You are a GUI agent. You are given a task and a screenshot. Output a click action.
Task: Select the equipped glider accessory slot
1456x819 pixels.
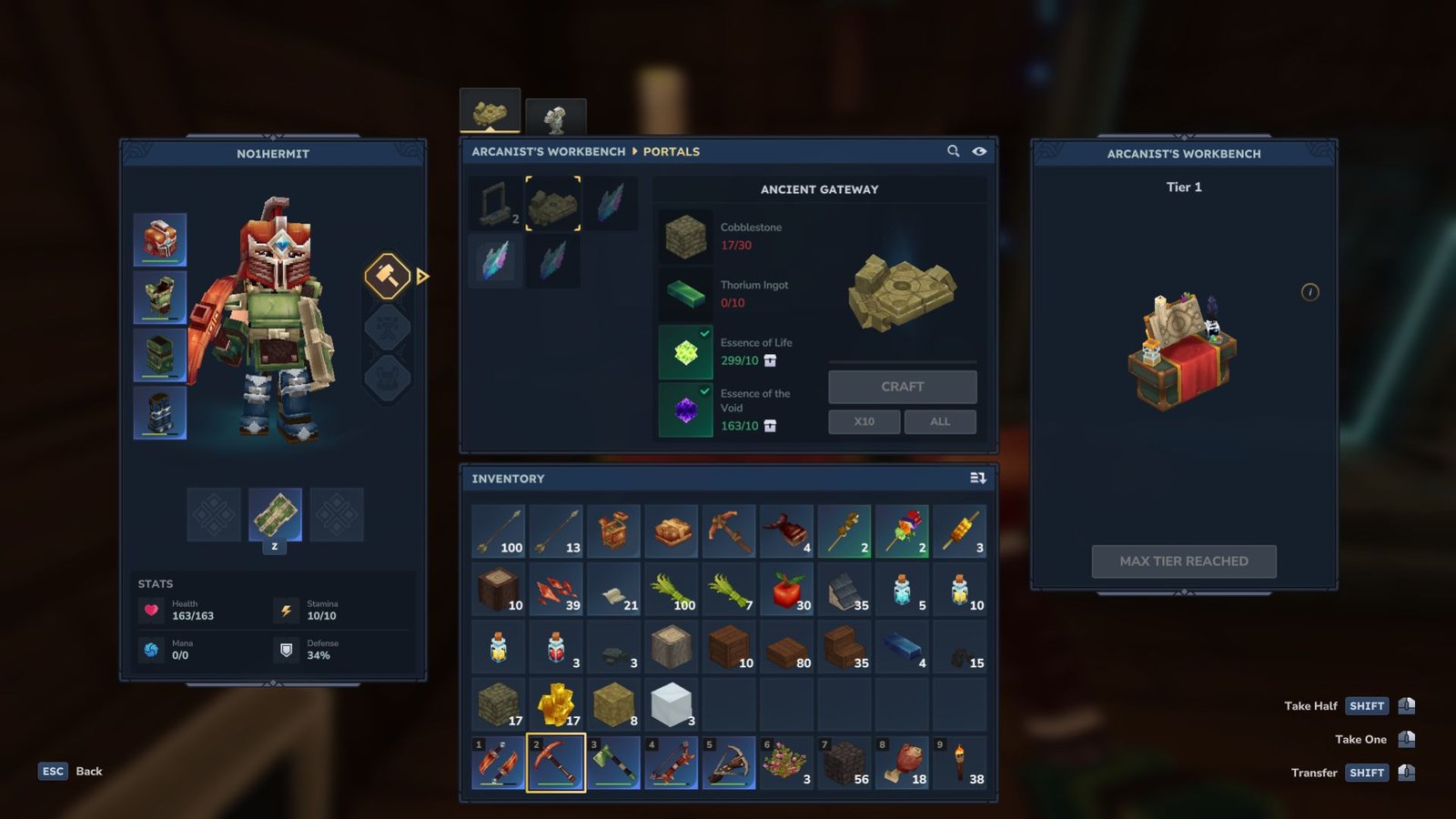(275, 514)
